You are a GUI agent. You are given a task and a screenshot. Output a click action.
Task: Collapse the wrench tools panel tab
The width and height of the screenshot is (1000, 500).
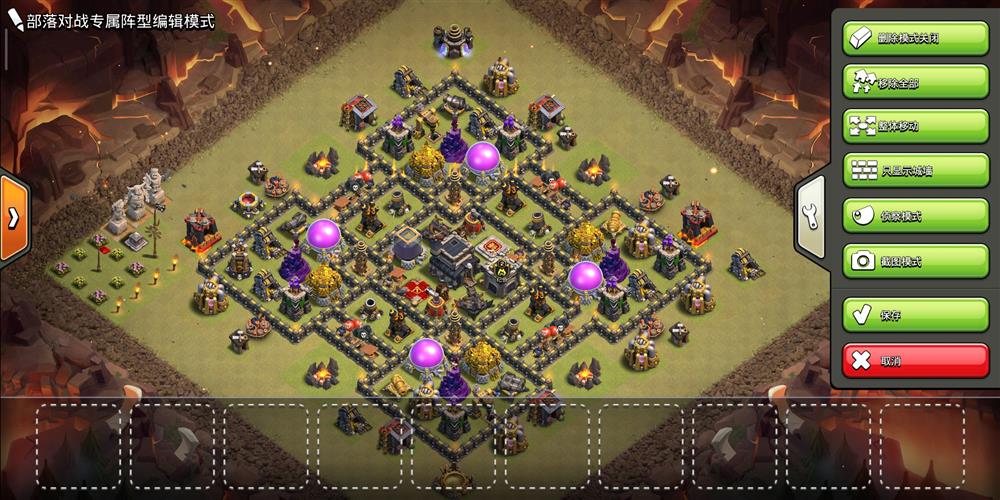(811, 216)
